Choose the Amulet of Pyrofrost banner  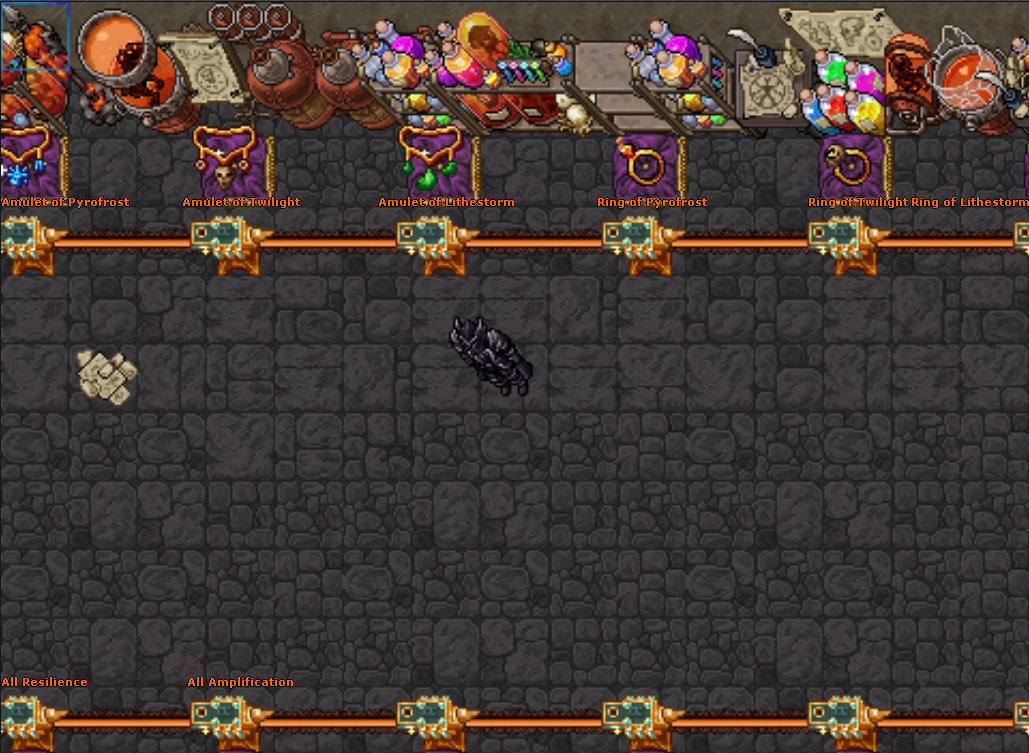pos(28,162)
